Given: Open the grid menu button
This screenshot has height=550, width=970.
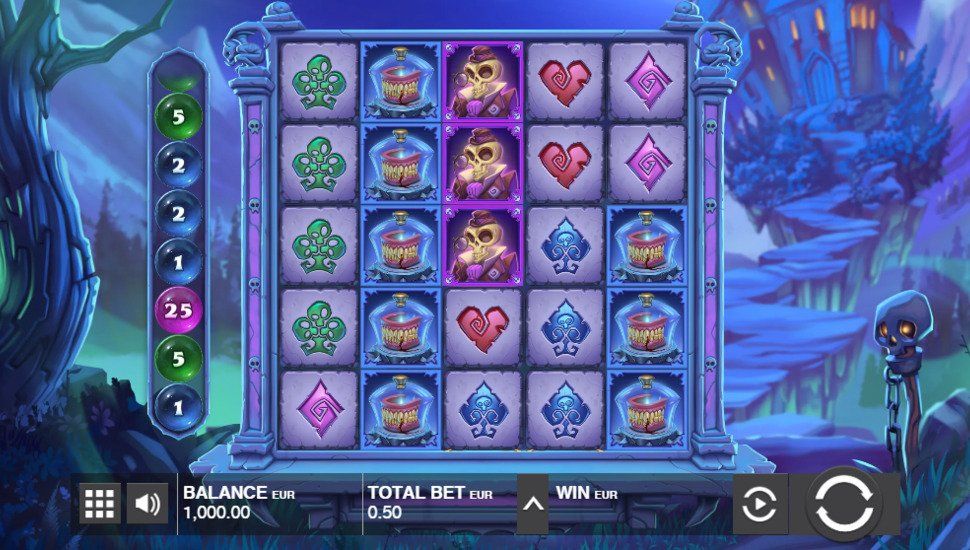Looking at the screenshot, I should point(99,504).
